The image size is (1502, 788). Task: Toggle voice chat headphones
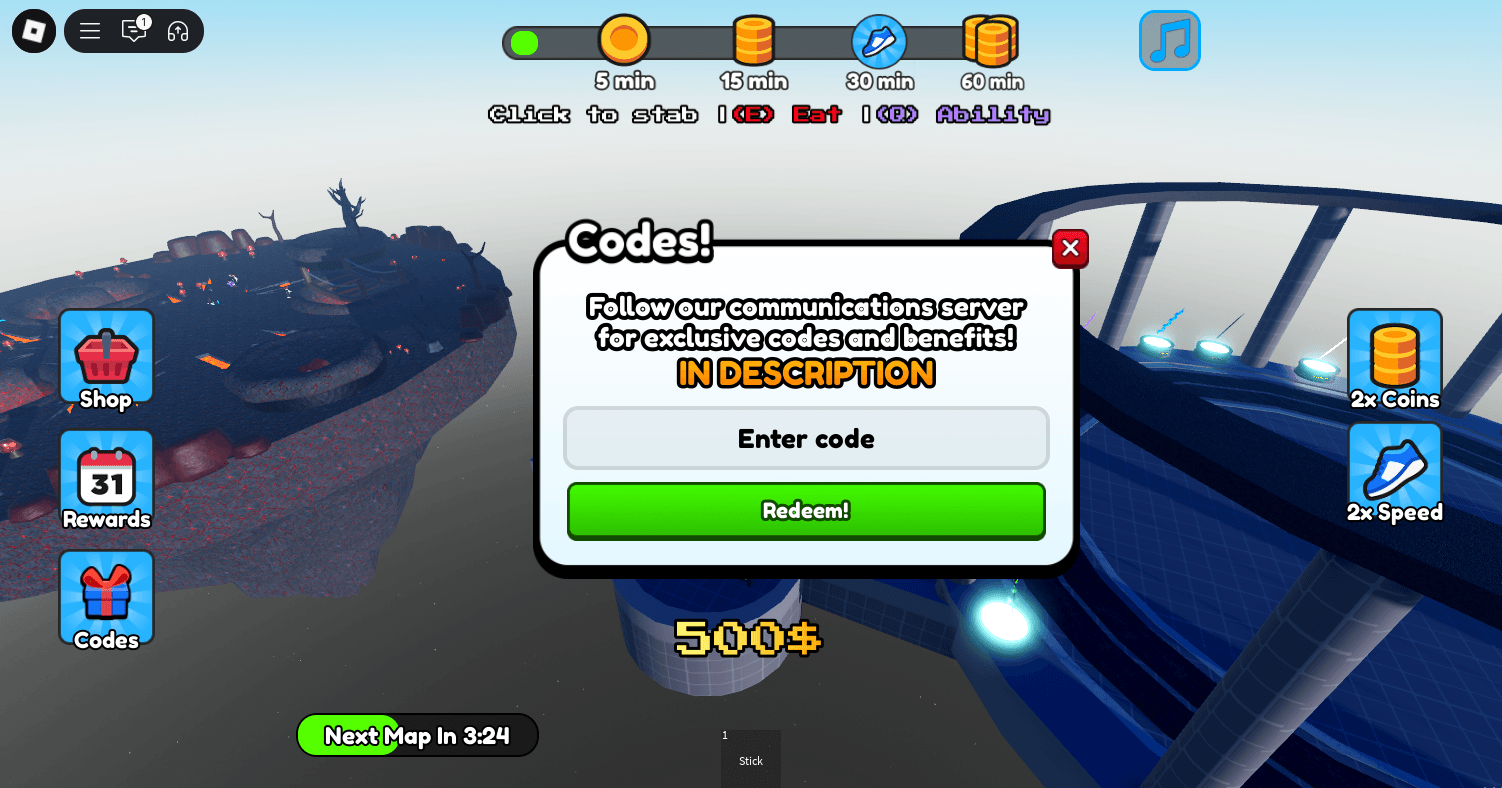(x=177, y=31)
